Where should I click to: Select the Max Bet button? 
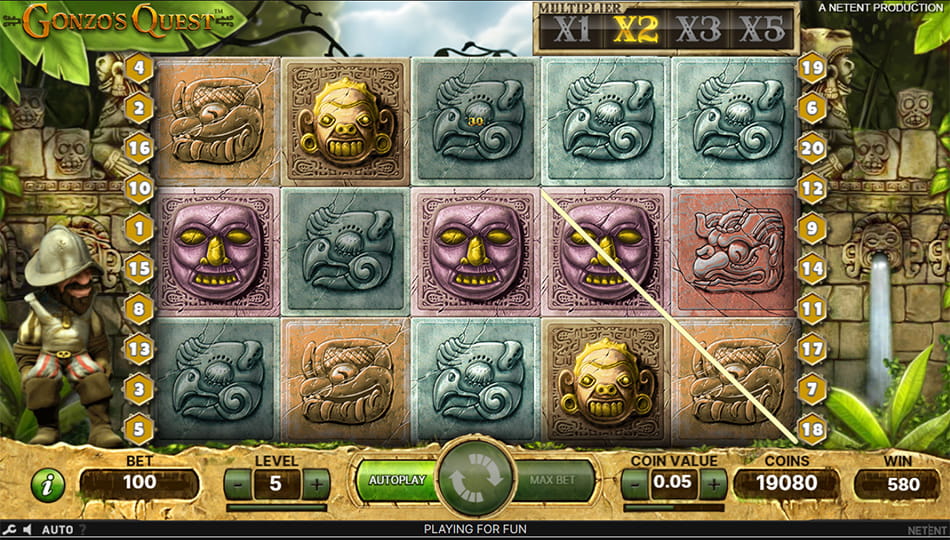(x=554, y=480)
